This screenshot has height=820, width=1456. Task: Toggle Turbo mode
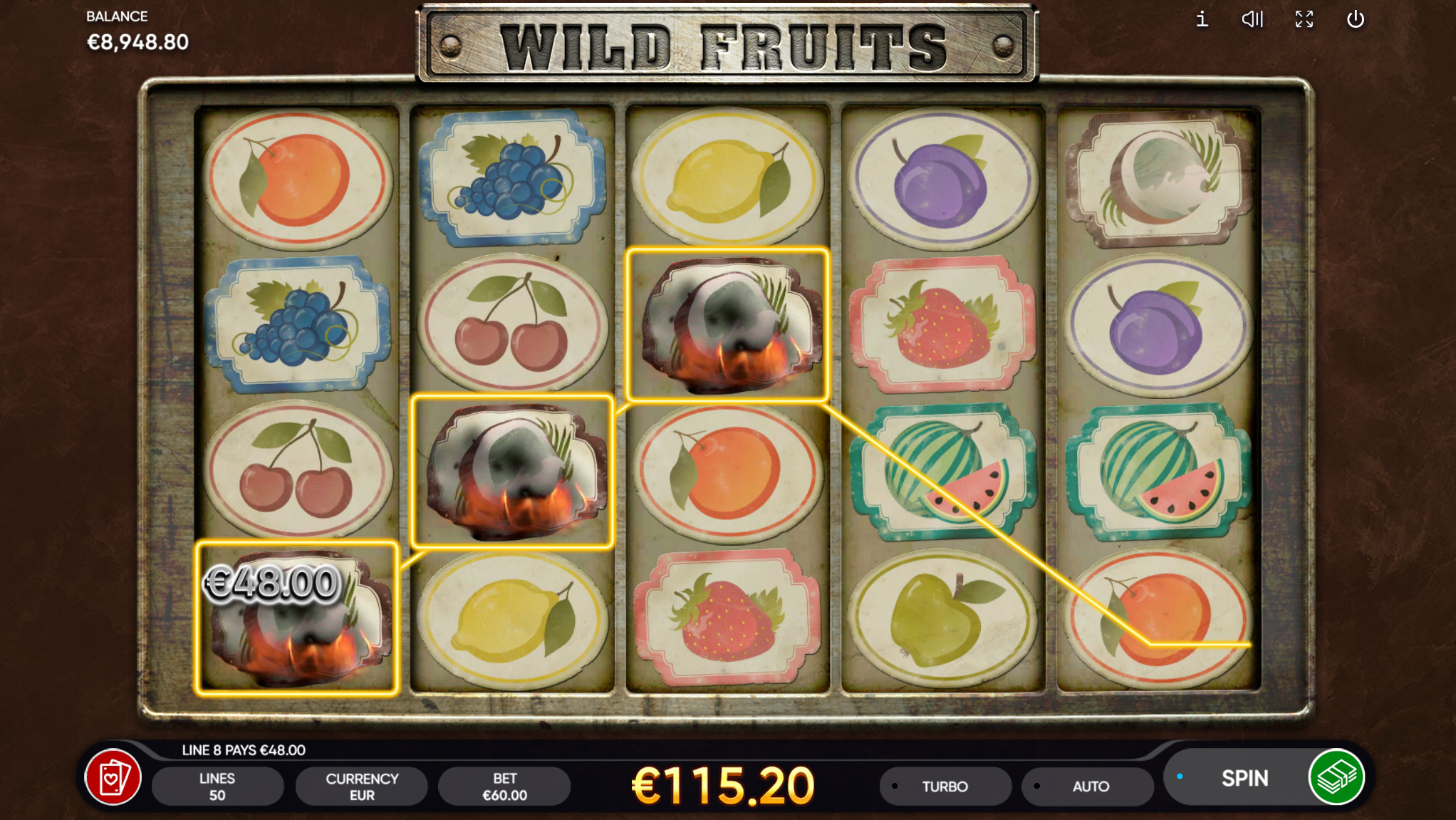(x=945, y=787)
